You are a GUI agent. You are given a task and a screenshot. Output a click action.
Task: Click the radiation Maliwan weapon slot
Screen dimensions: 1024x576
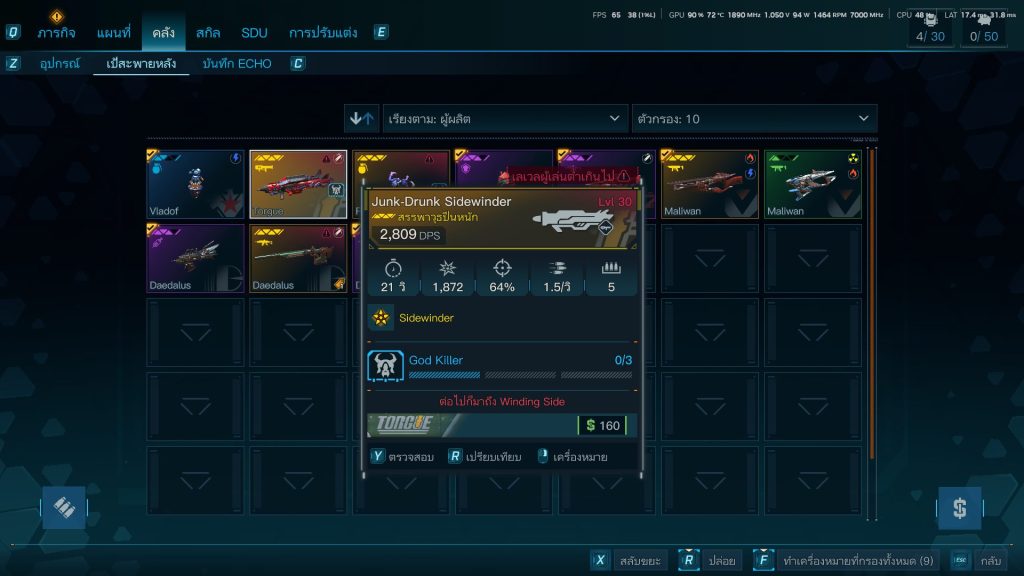click(812, 184)
